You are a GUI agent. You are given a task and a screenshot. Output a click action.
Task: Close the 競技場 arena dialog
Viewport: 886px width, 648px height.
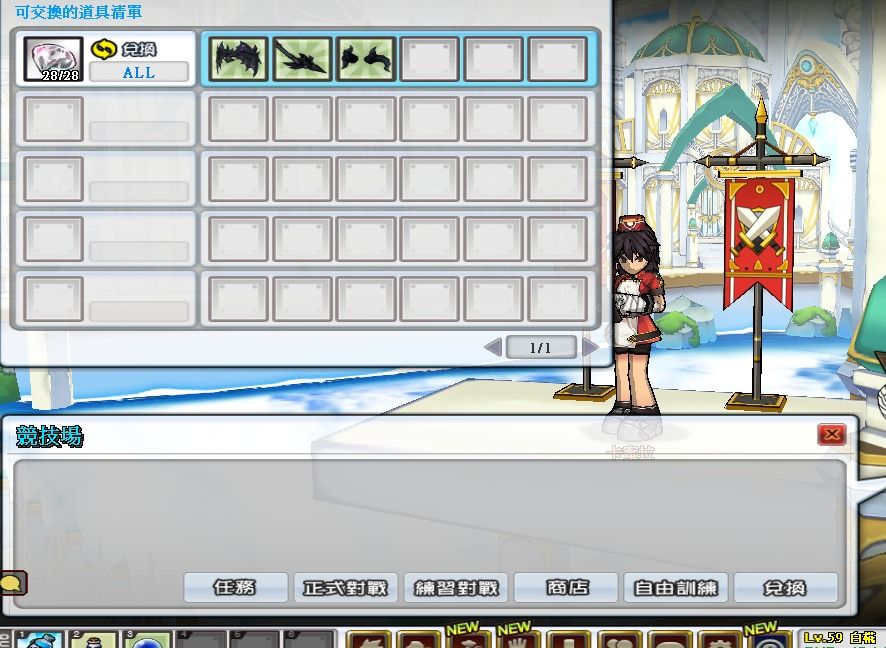pyautogui.click(x=831, y=434)
